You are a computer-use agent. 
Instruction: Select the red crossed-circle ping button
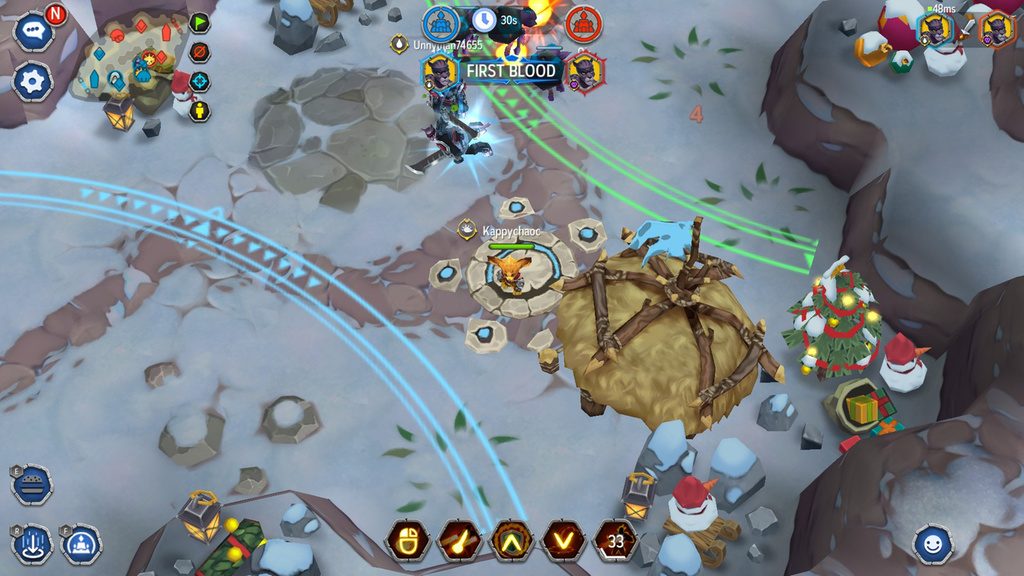(200, 52)
